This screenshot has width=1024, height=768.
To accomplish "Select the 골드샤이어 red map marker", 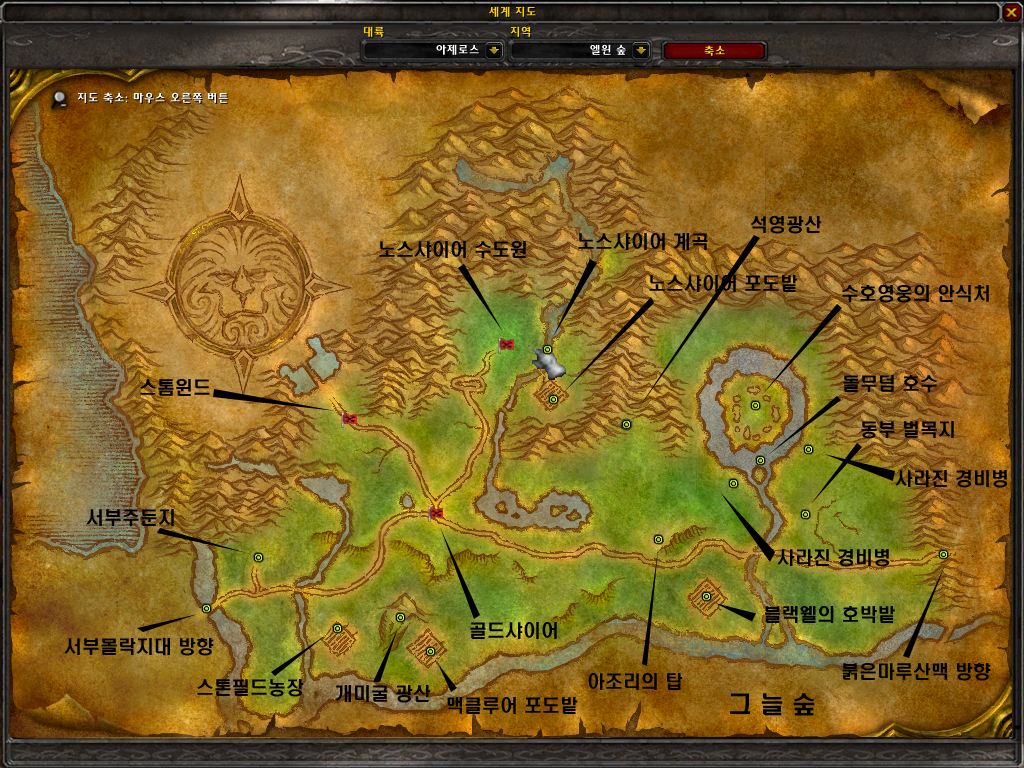I will 436,513.
